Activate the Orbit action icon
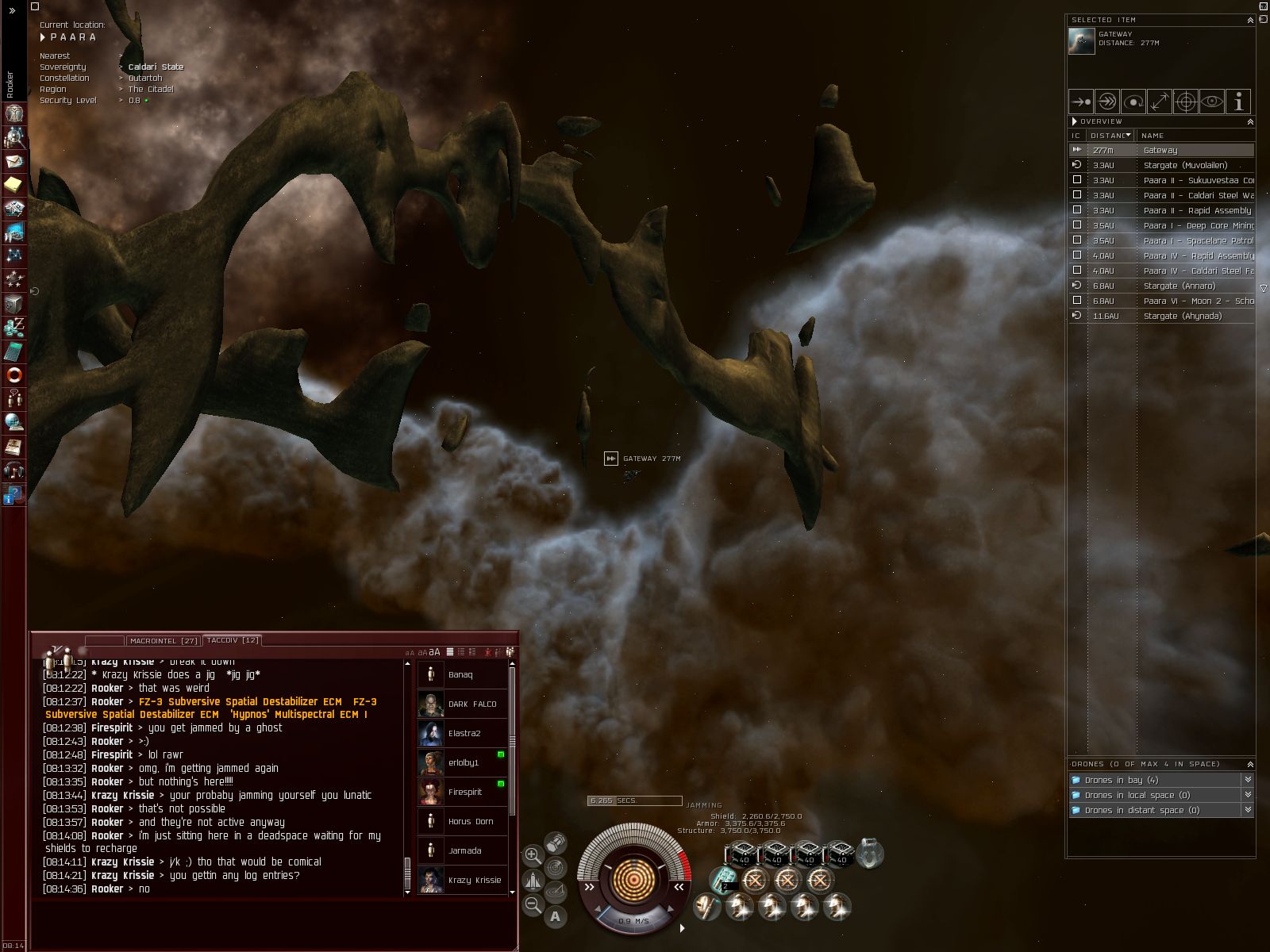The image size is (1270, 952). click(1133, 102)
